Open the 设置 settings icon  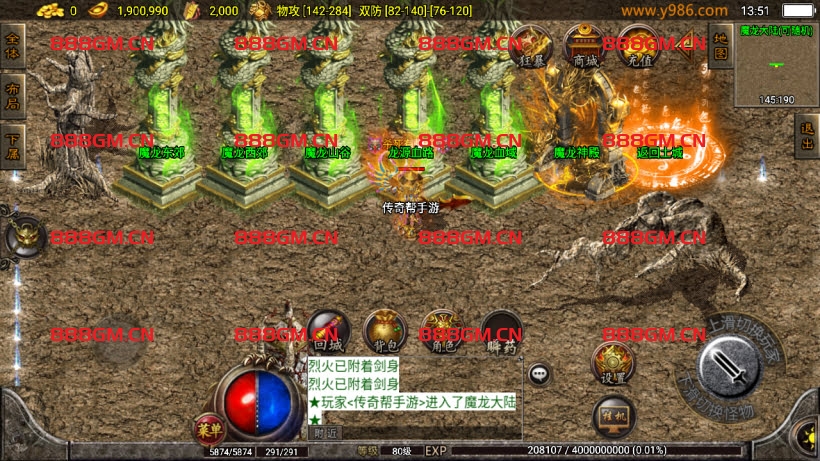click(612, 363)
